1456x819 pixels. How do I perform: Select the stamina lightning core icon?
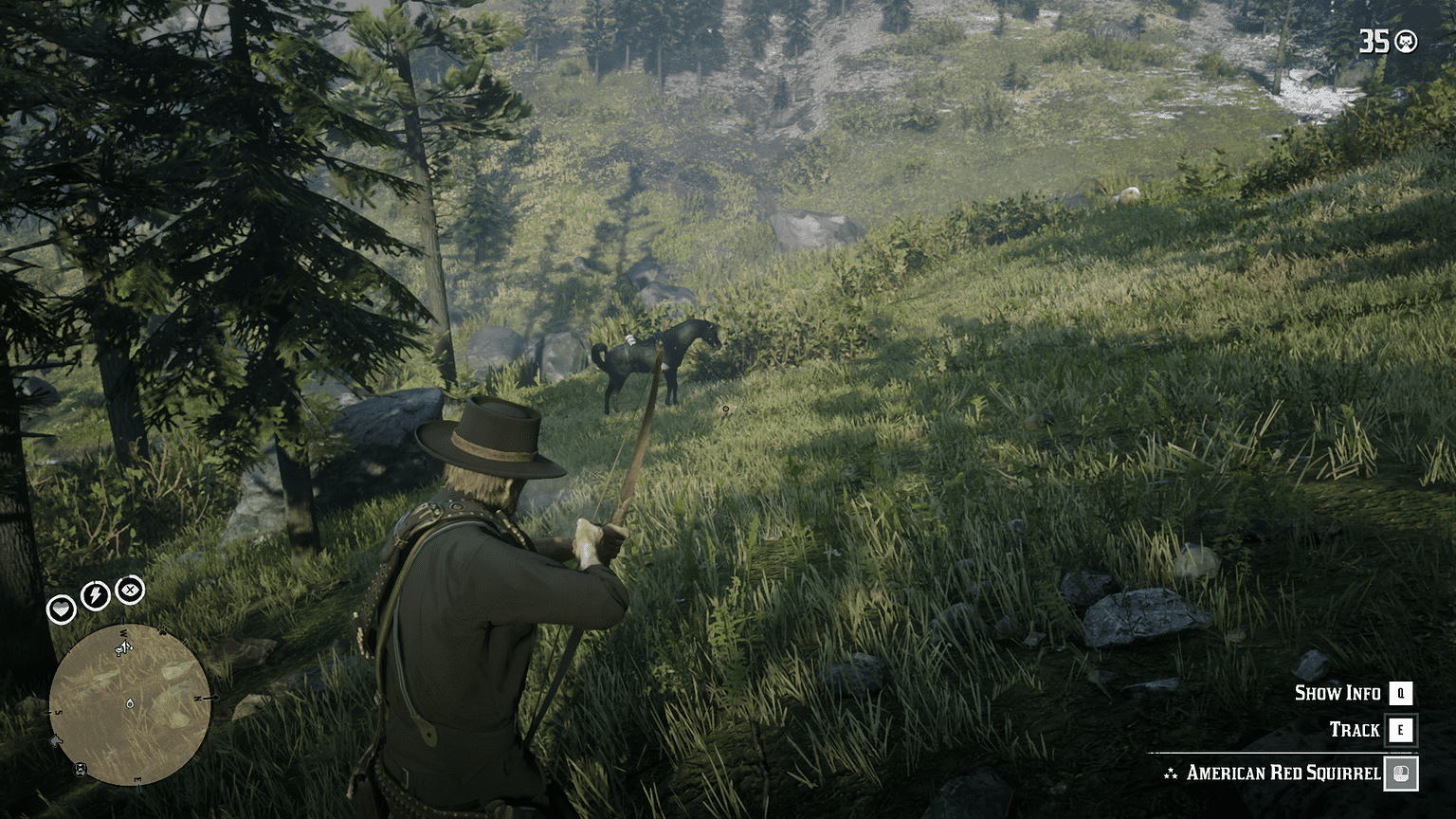(x=94, y=593)
